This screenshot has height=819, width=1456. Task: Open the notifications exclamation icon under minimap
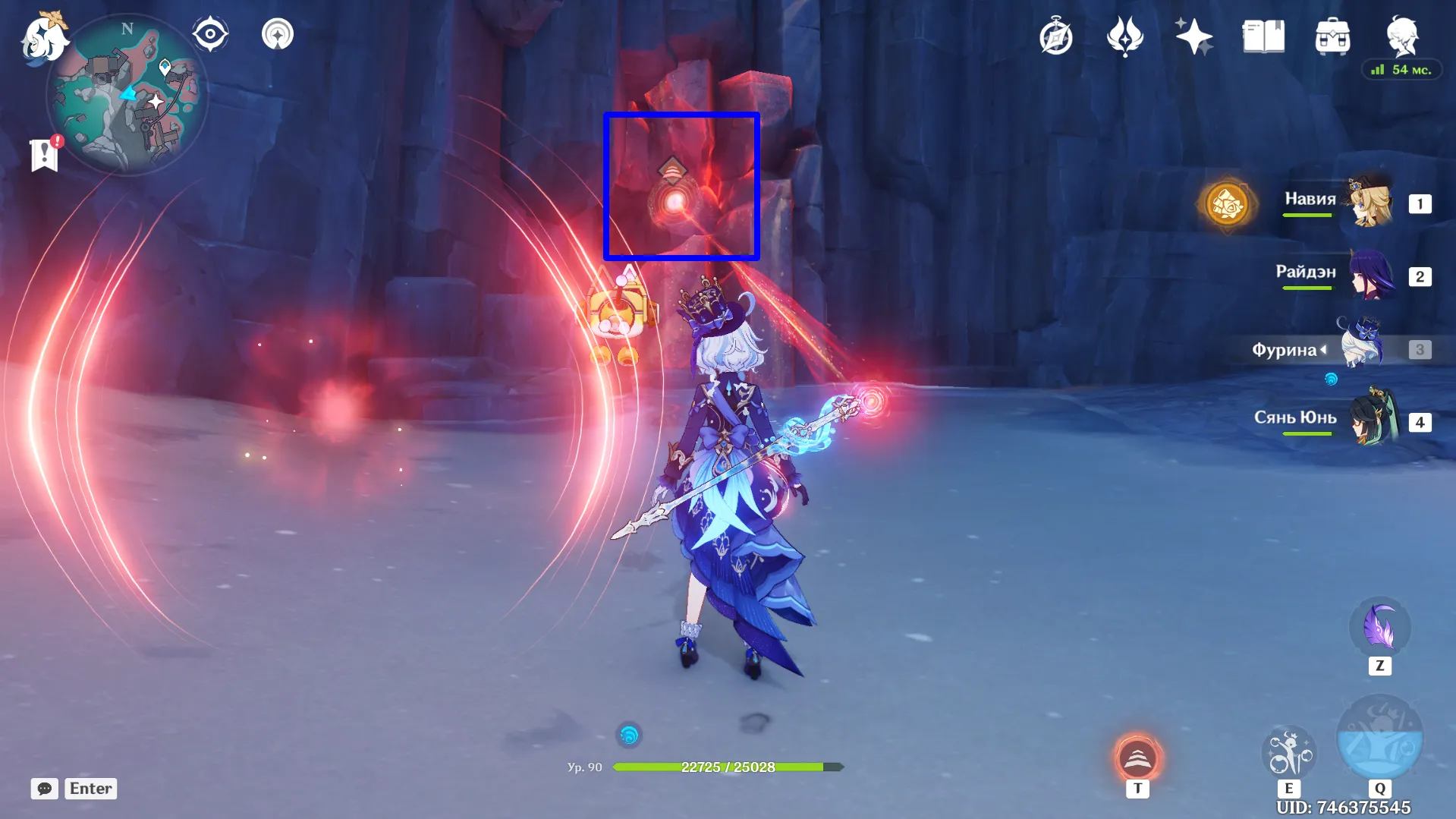tap(46, 156)
